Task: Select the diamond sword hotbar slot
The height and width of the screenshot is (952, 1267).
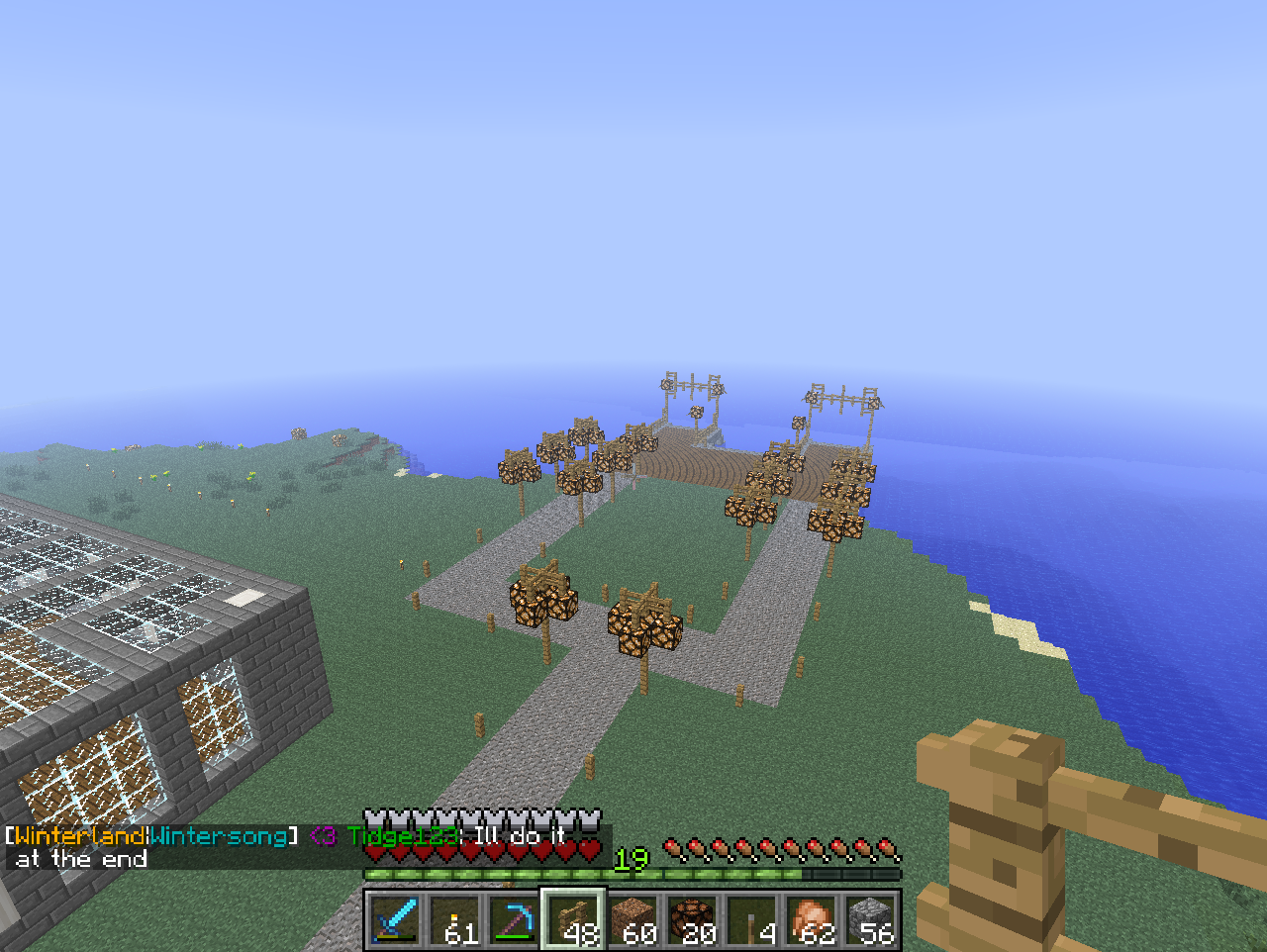Action: [395, 919]
